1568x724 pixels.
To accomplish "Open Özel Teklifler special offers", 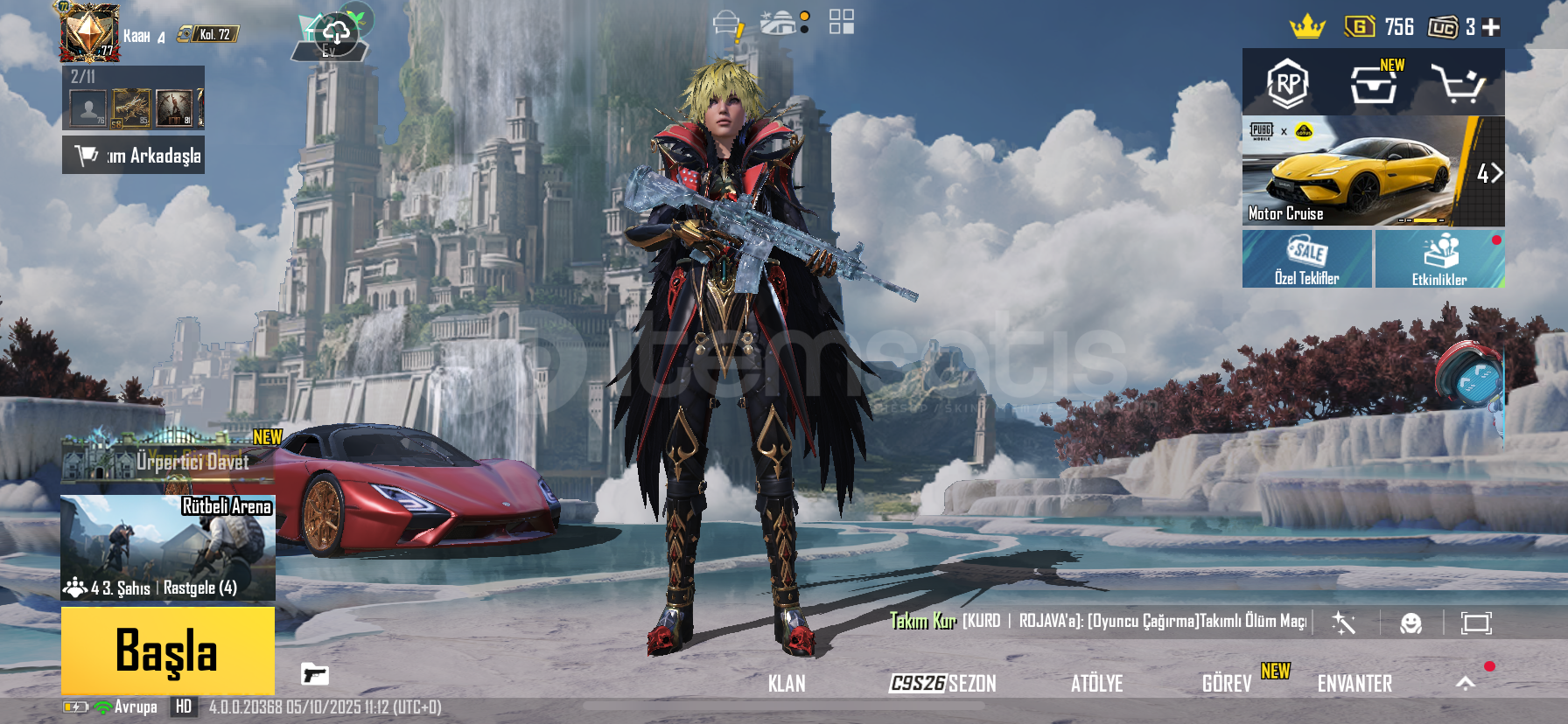I will 1306,260.
